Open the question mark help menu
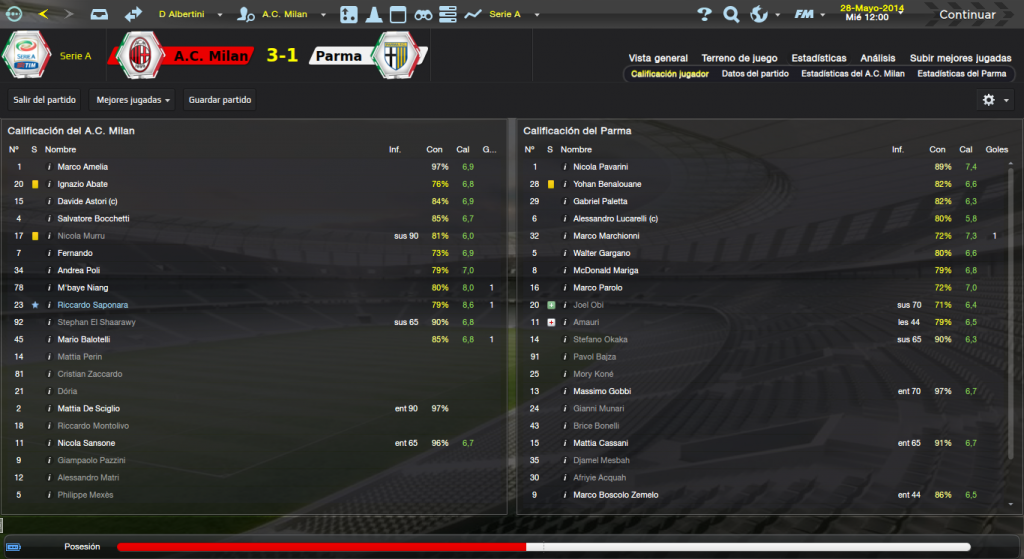The image size is (1024, 559). 704,15
